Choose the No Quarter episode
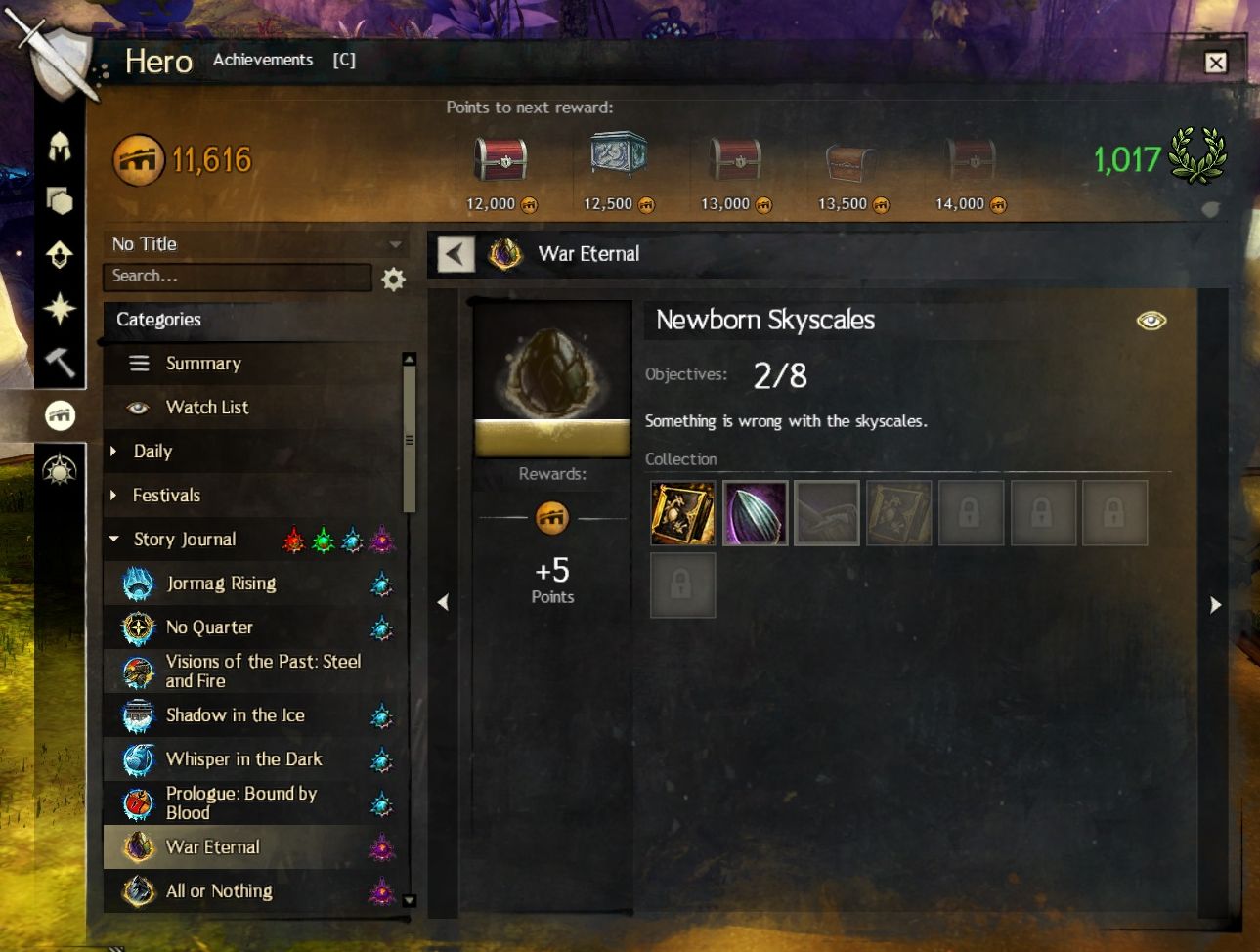 point(209,627)
